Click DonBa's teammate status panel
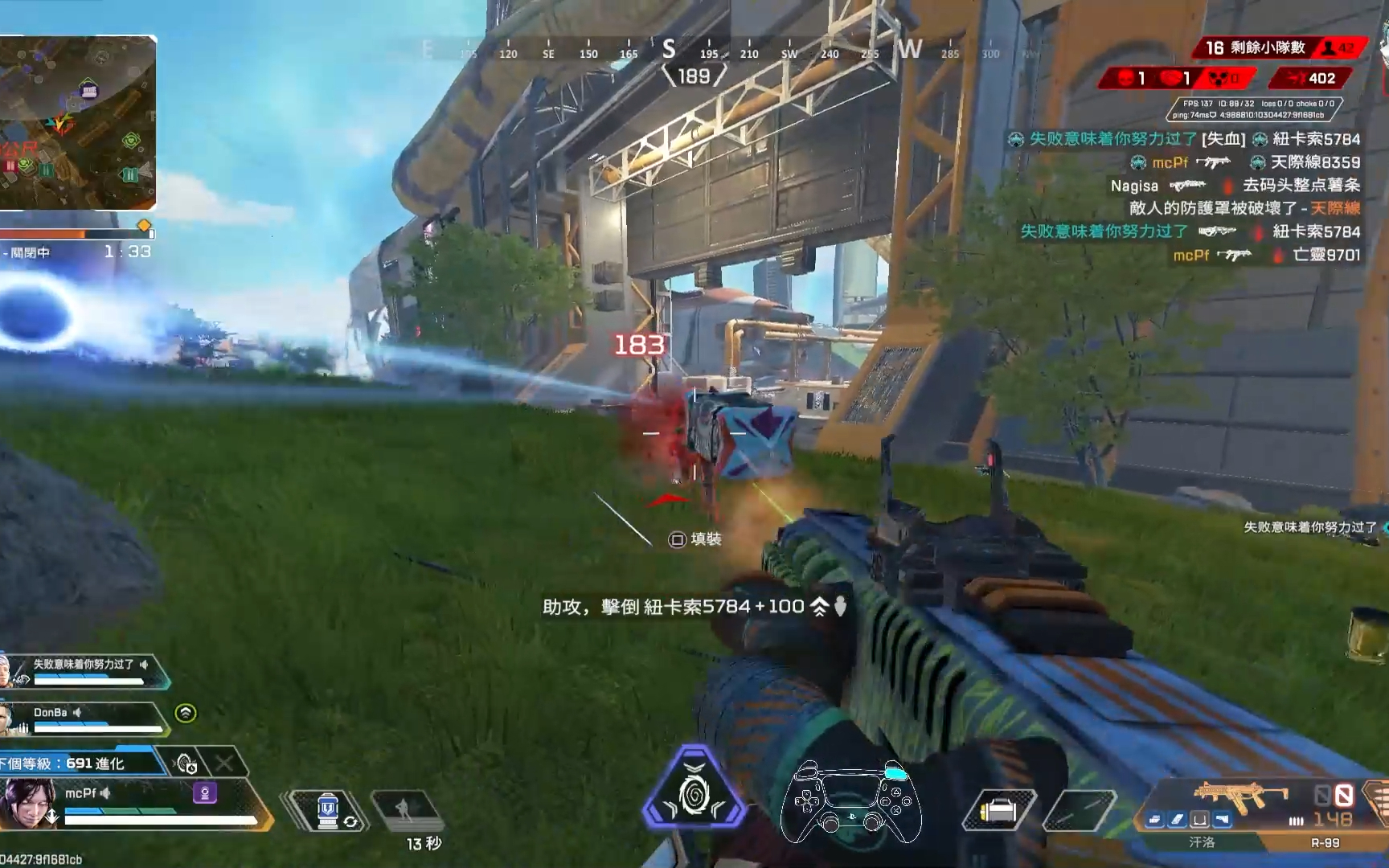The image size is (1389, 868). [x=87, y=719]
